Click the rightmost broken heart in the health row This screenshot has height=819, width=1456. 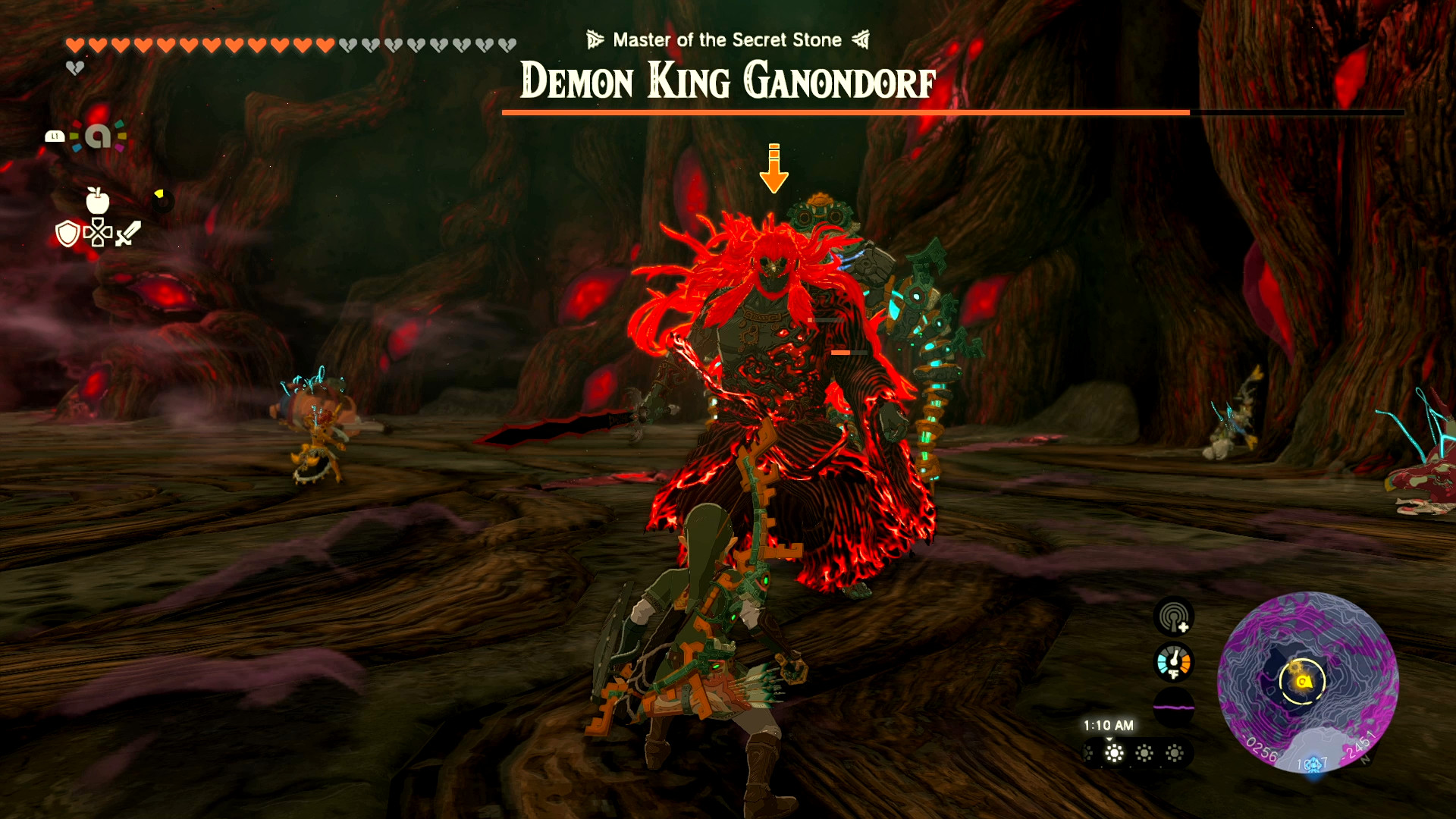(x=507, y=45)
